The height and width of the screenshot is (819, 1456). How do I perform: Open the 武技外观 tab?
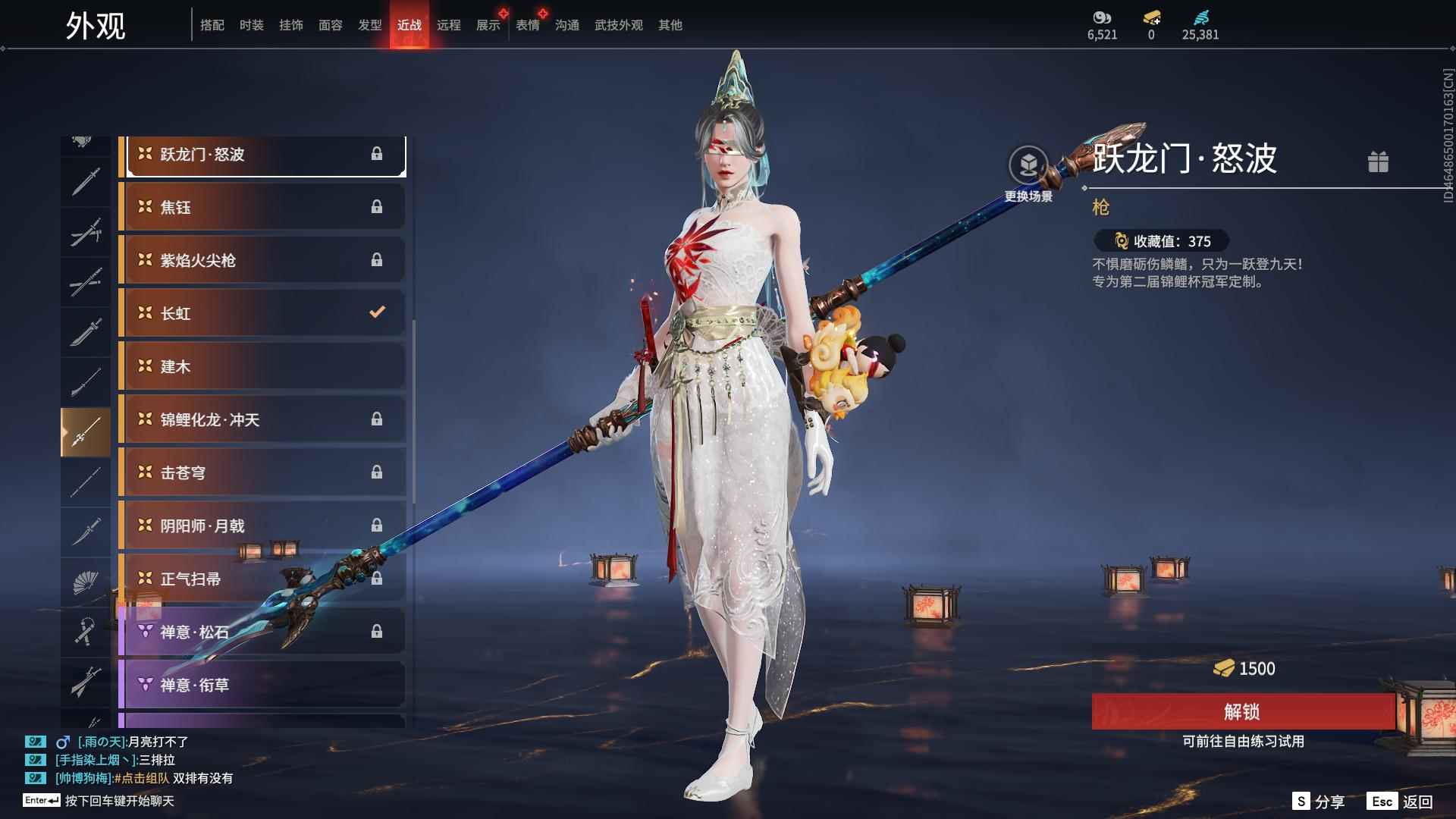(x=618, y=25)
